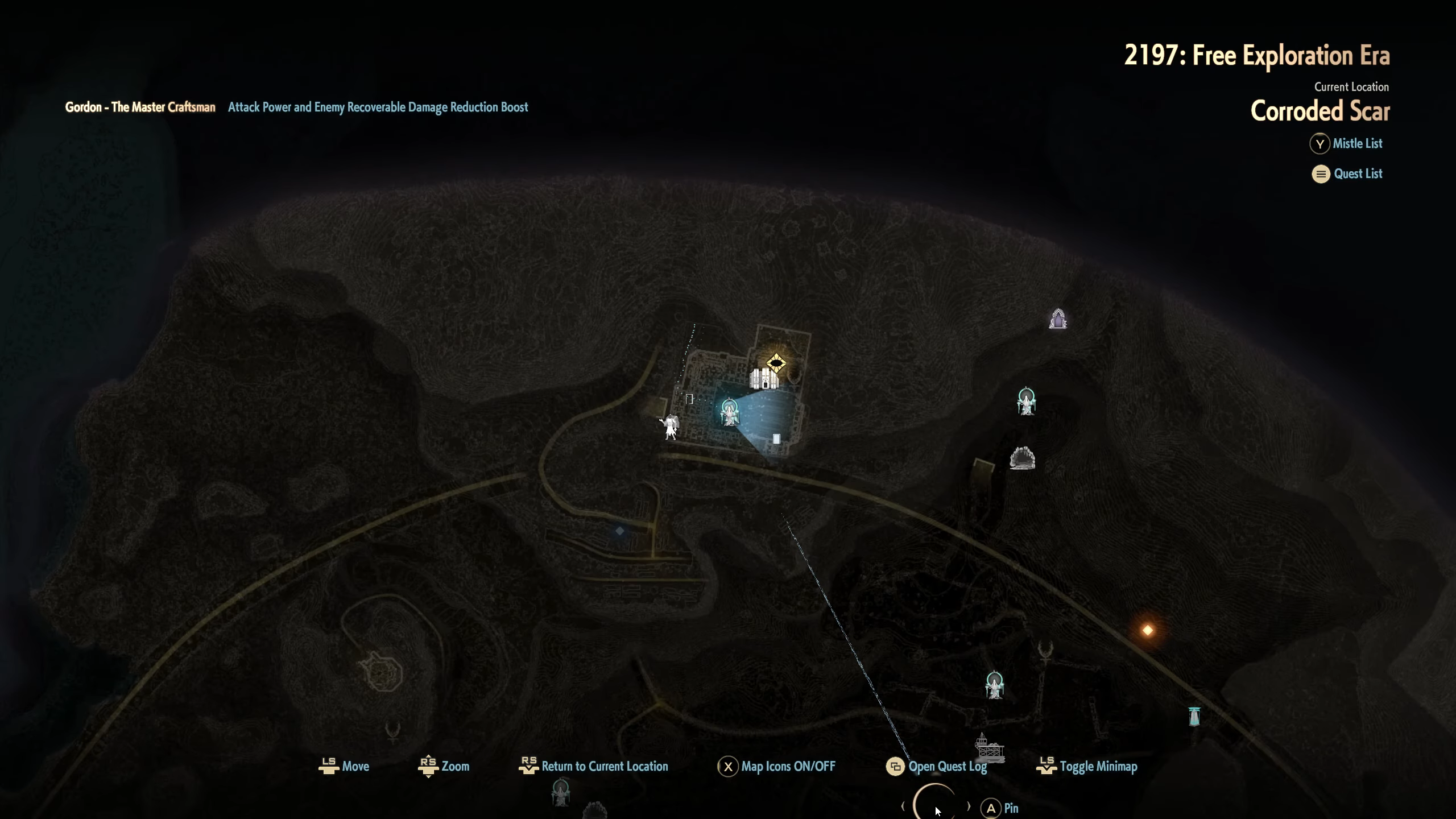Select the small white card map marker
Screen dimensions: 1456x819
pos(776,439)
